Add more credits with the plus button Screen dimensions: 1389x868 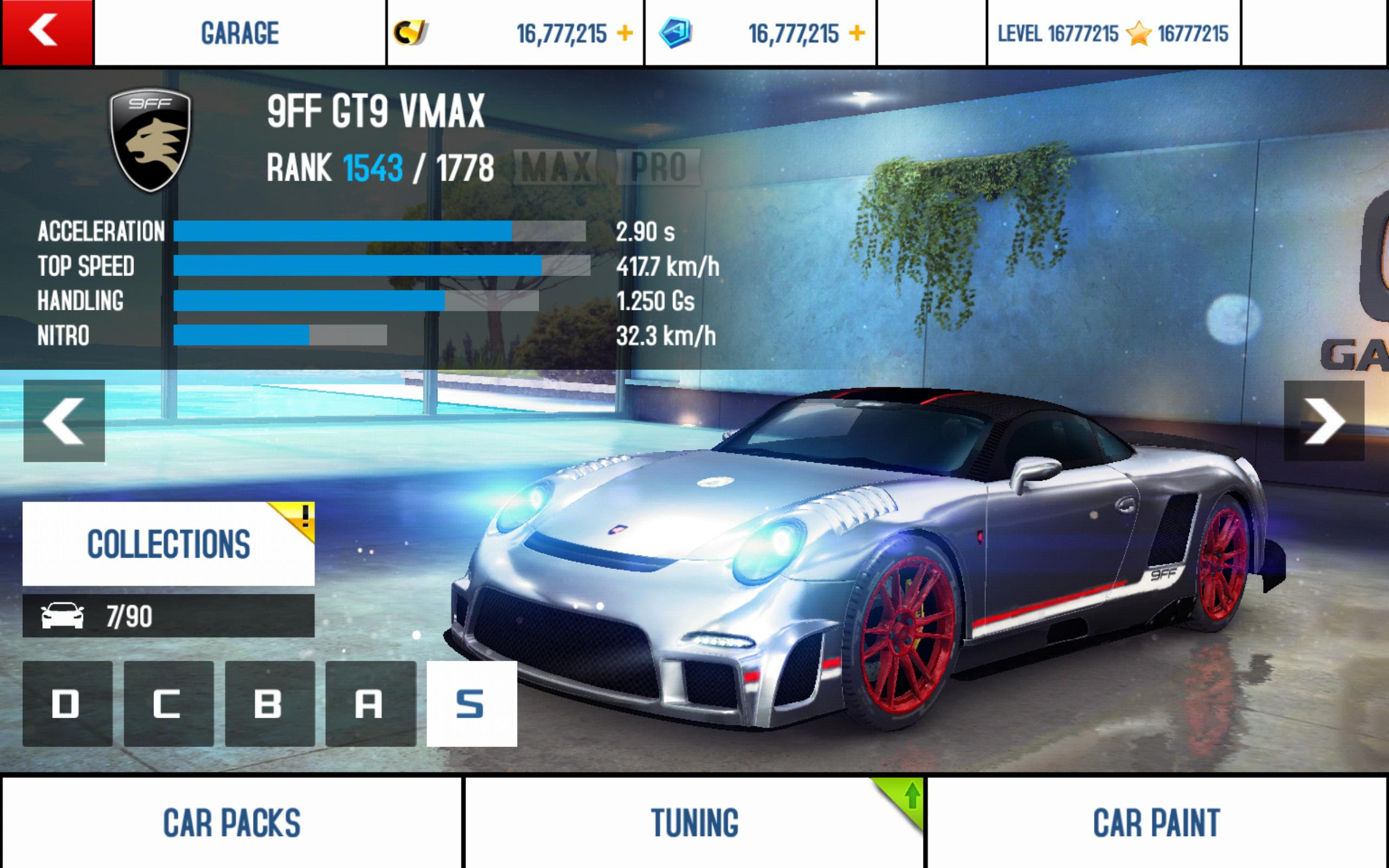(625, 33)
